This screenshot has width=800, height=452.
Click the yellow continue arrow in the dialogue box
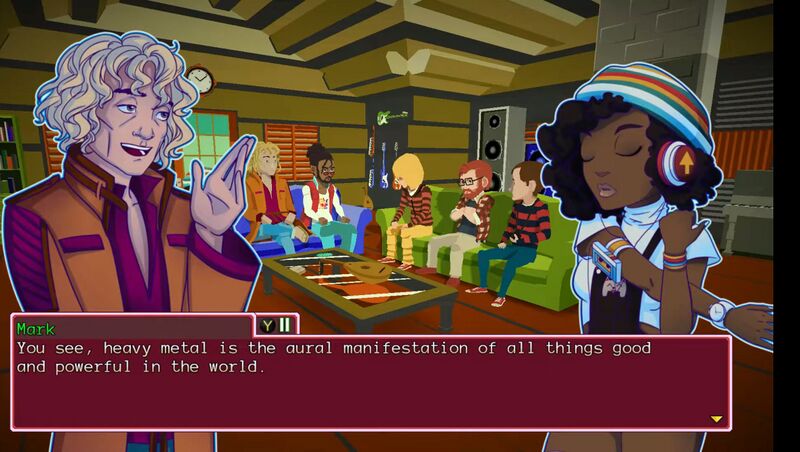point(716,419)
